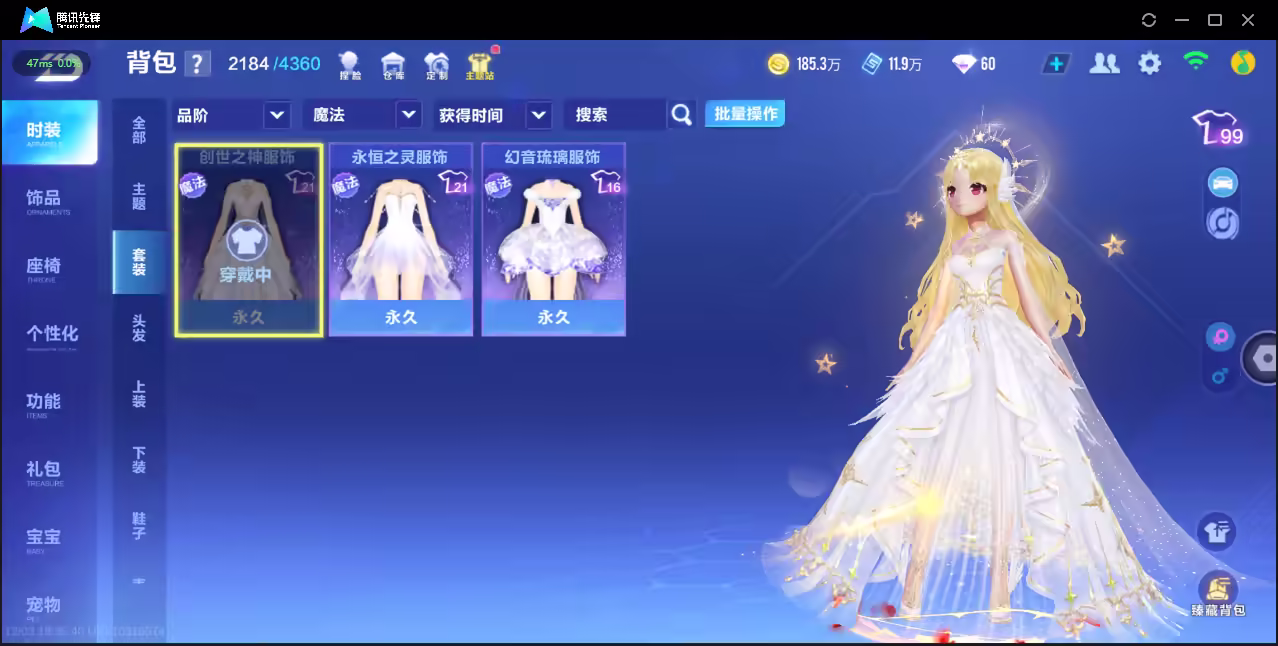Switch to the 座椅 seat category
This screenshot has width=1278, height=646.
pyautogui.click(x=44, y=267)
